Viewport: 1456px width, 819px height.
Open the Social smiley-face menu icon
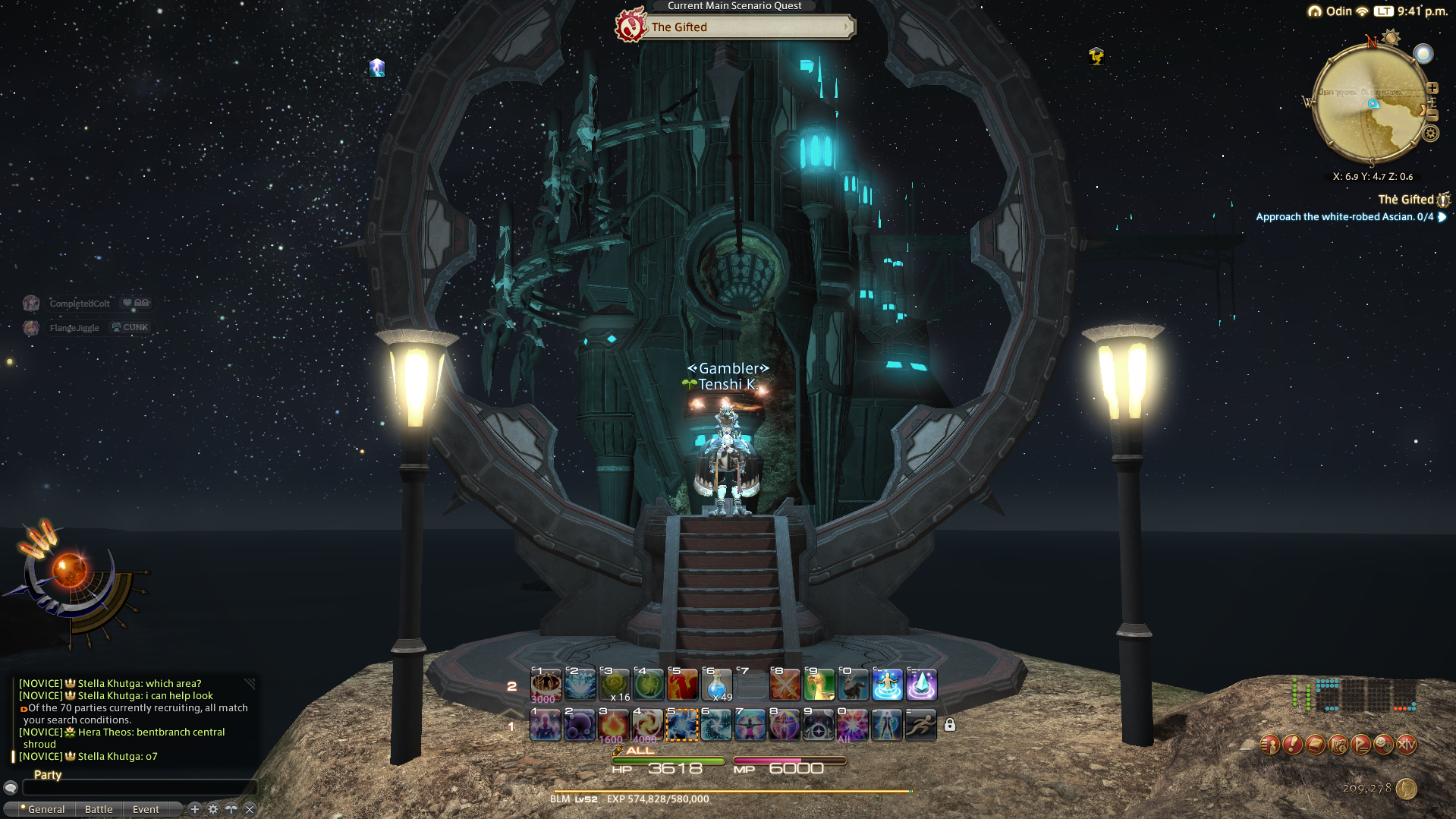[1384, 745]
